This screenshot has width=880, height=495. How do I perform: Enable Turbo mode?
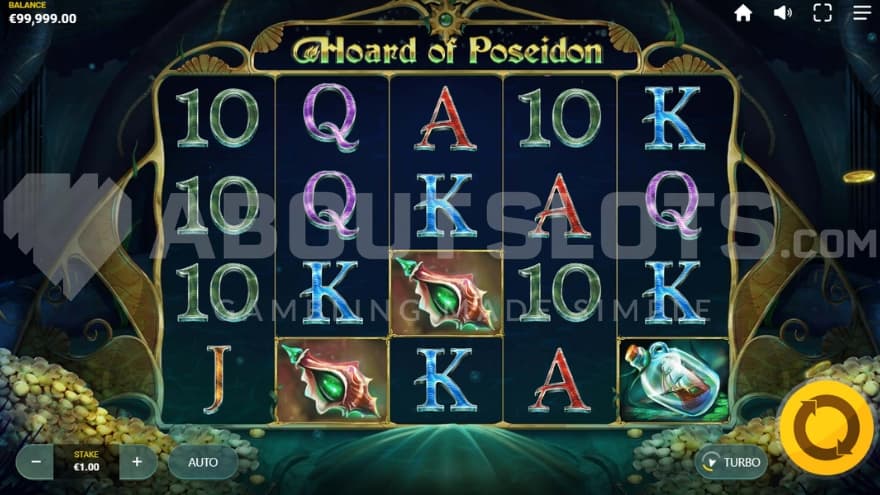point(731,462)
